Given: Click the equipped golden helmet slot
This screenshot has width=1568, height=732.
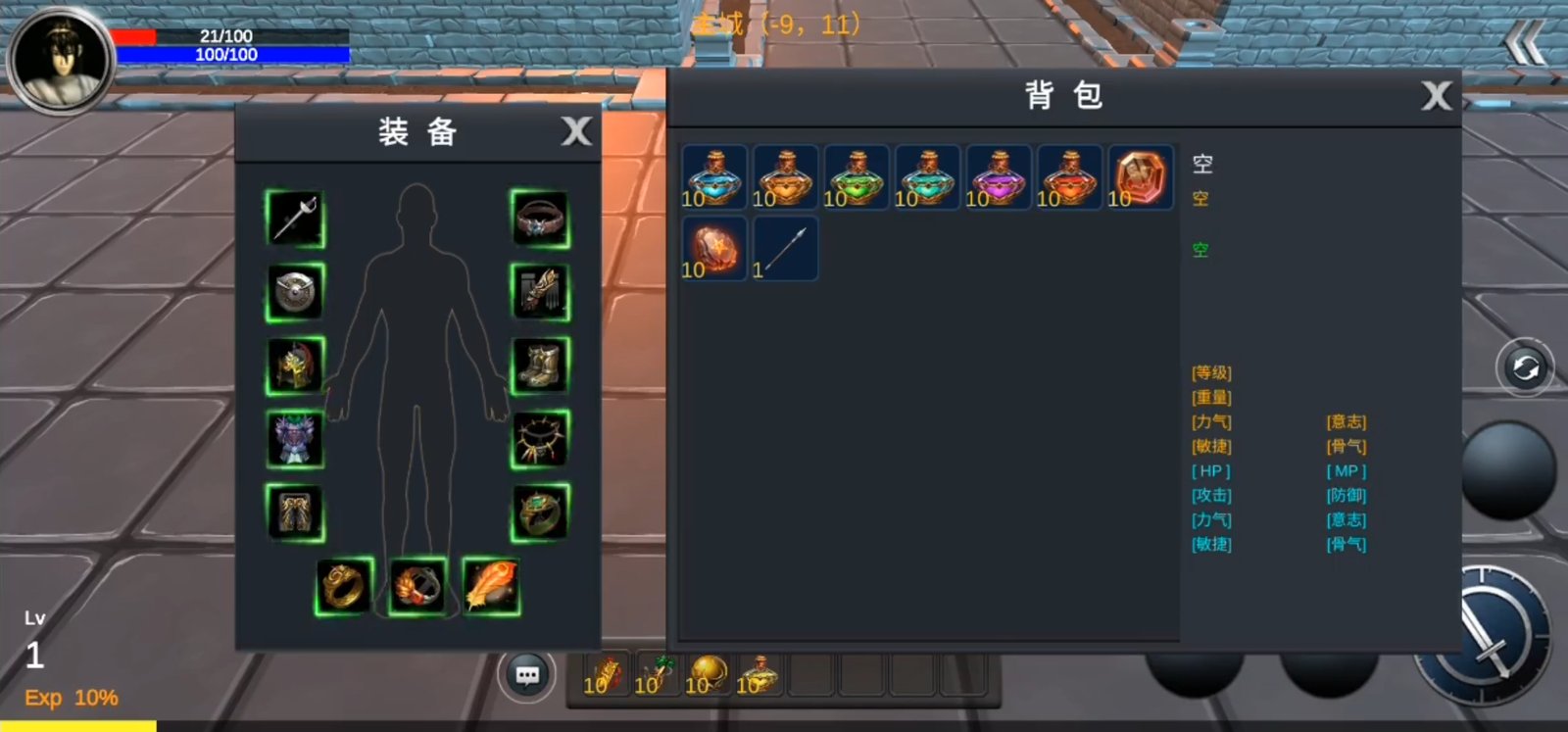Looking at the screenshot, I should 295,366.
